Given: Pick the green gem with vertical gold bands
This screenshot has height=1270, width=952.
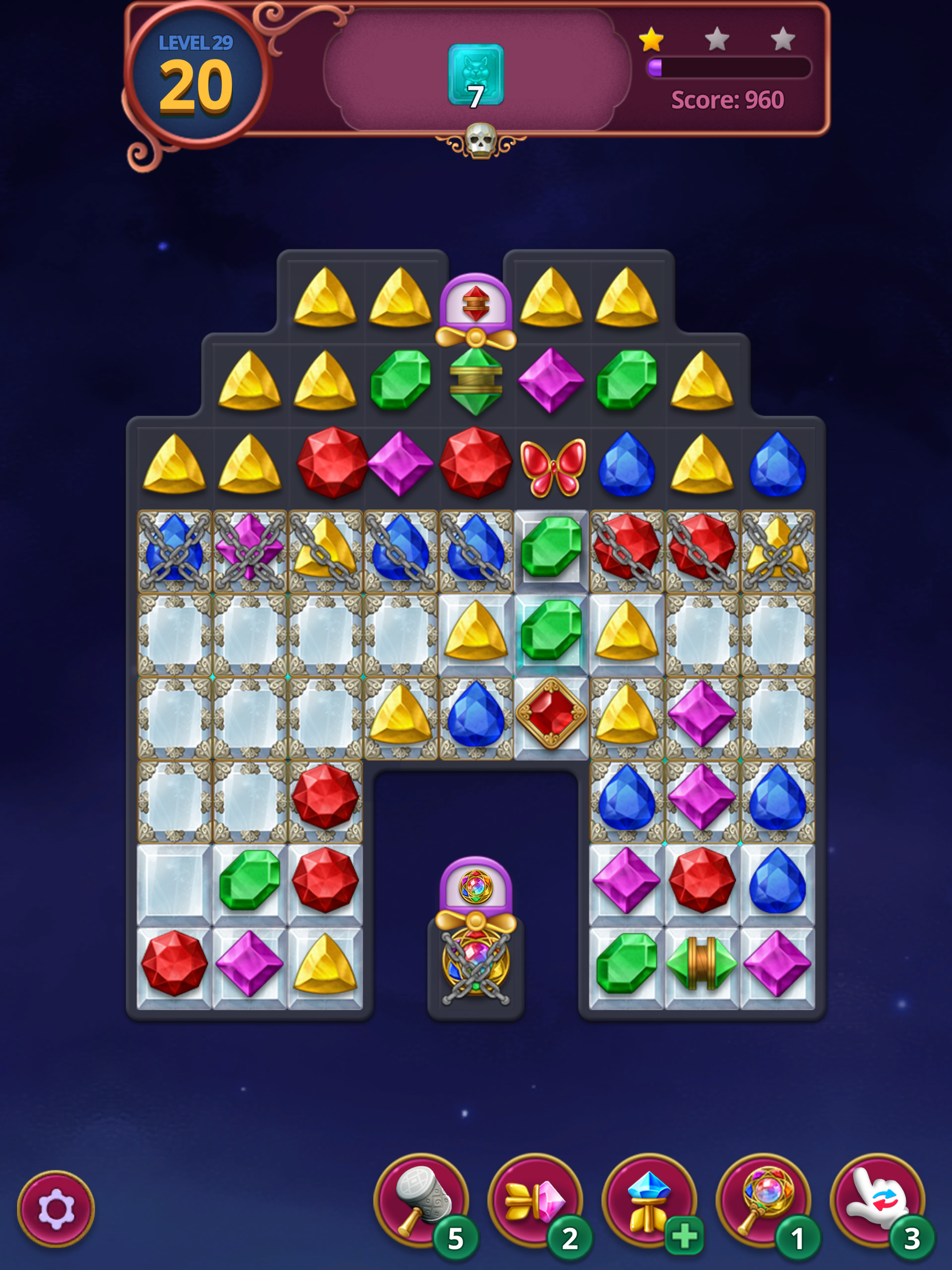Looking at the screenshot, I should pos(701,963).
